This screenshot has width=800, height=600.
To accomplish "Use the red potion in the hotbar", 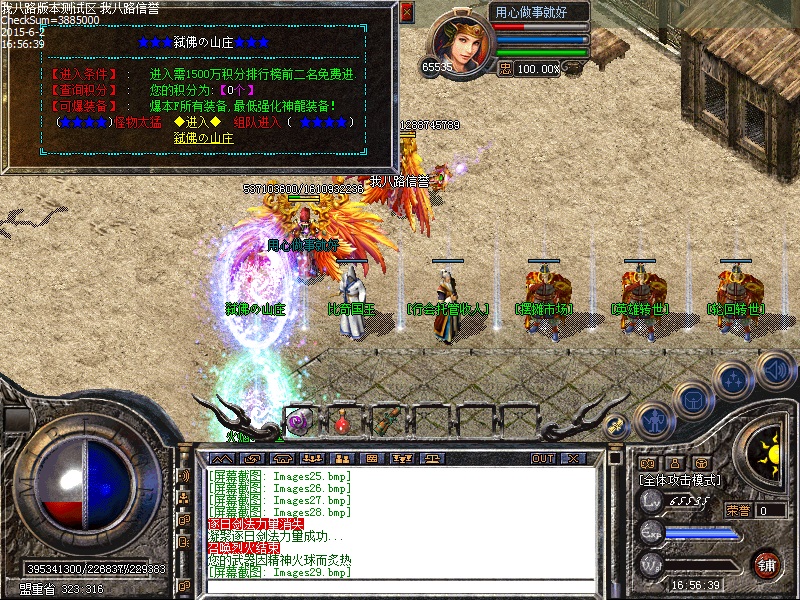I will 342,421.
